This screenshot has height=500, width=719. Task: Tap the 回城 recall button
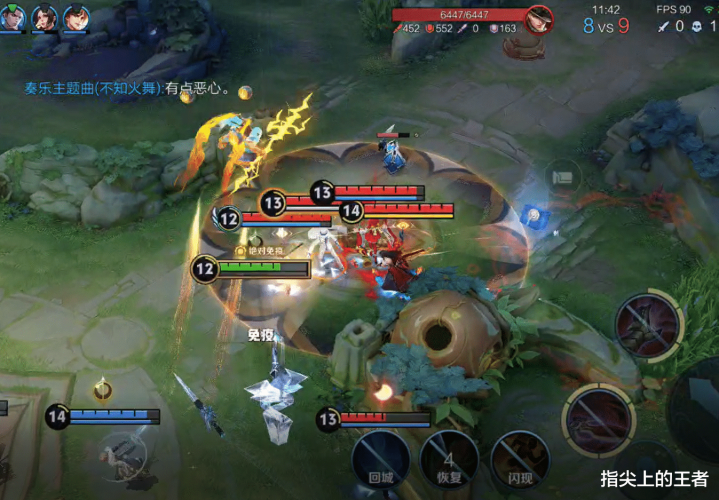click(380, 458)
